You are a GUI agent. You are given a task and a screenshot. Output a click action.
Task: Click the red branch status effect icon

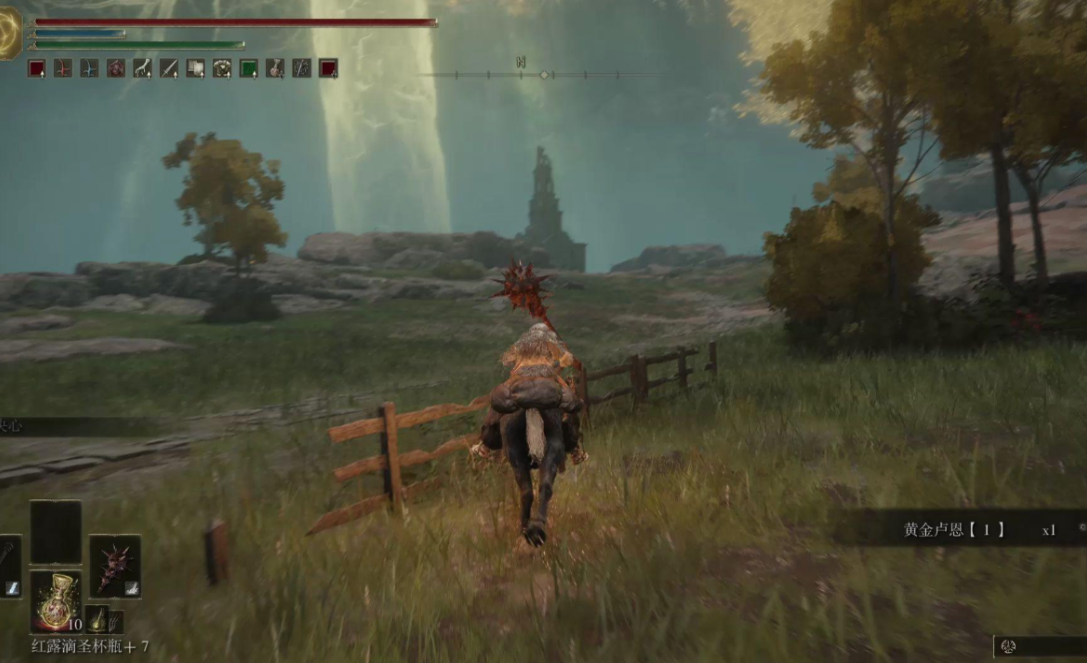64,68
